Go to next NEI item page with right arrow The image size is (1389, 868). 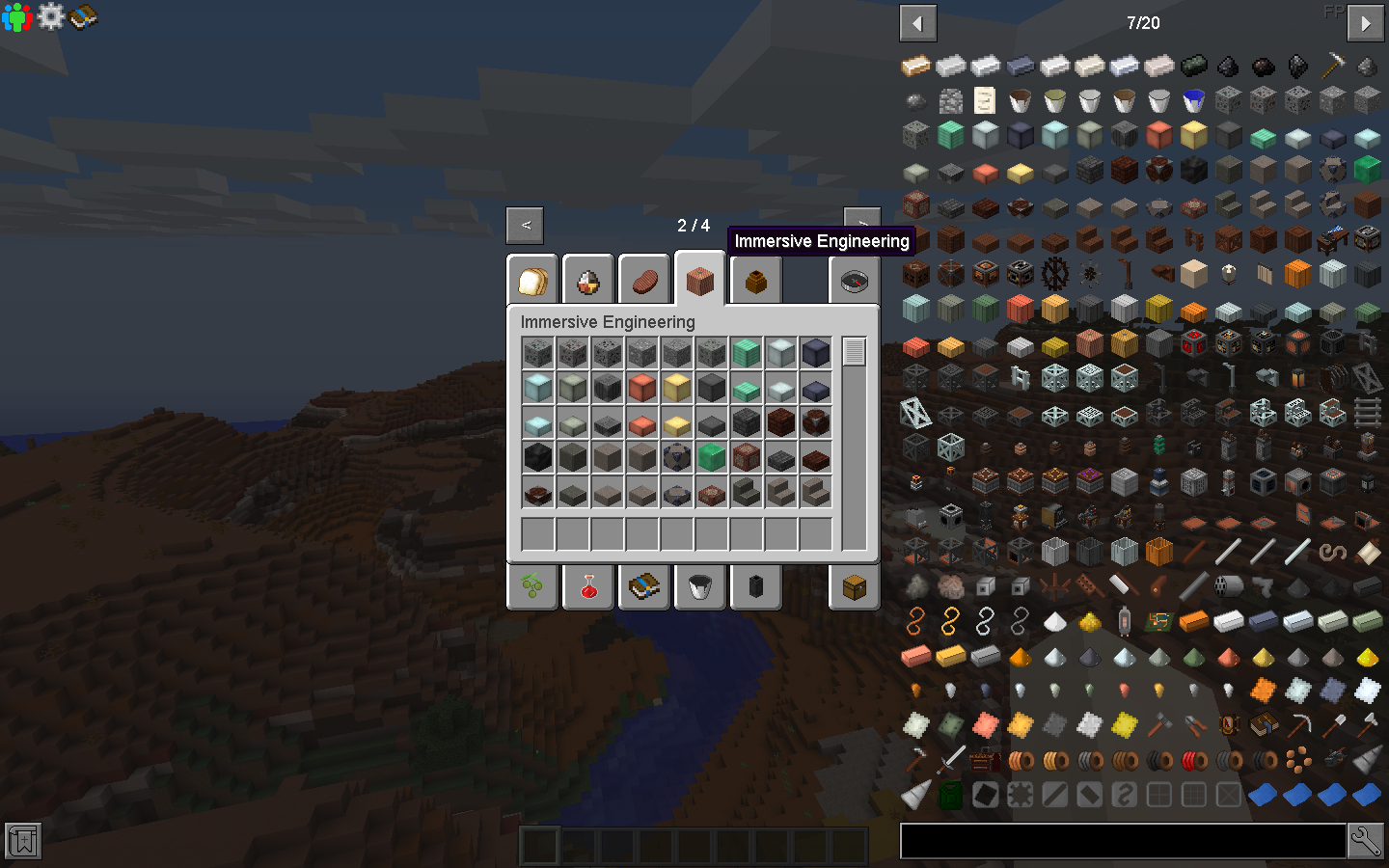pos(1365,22)
